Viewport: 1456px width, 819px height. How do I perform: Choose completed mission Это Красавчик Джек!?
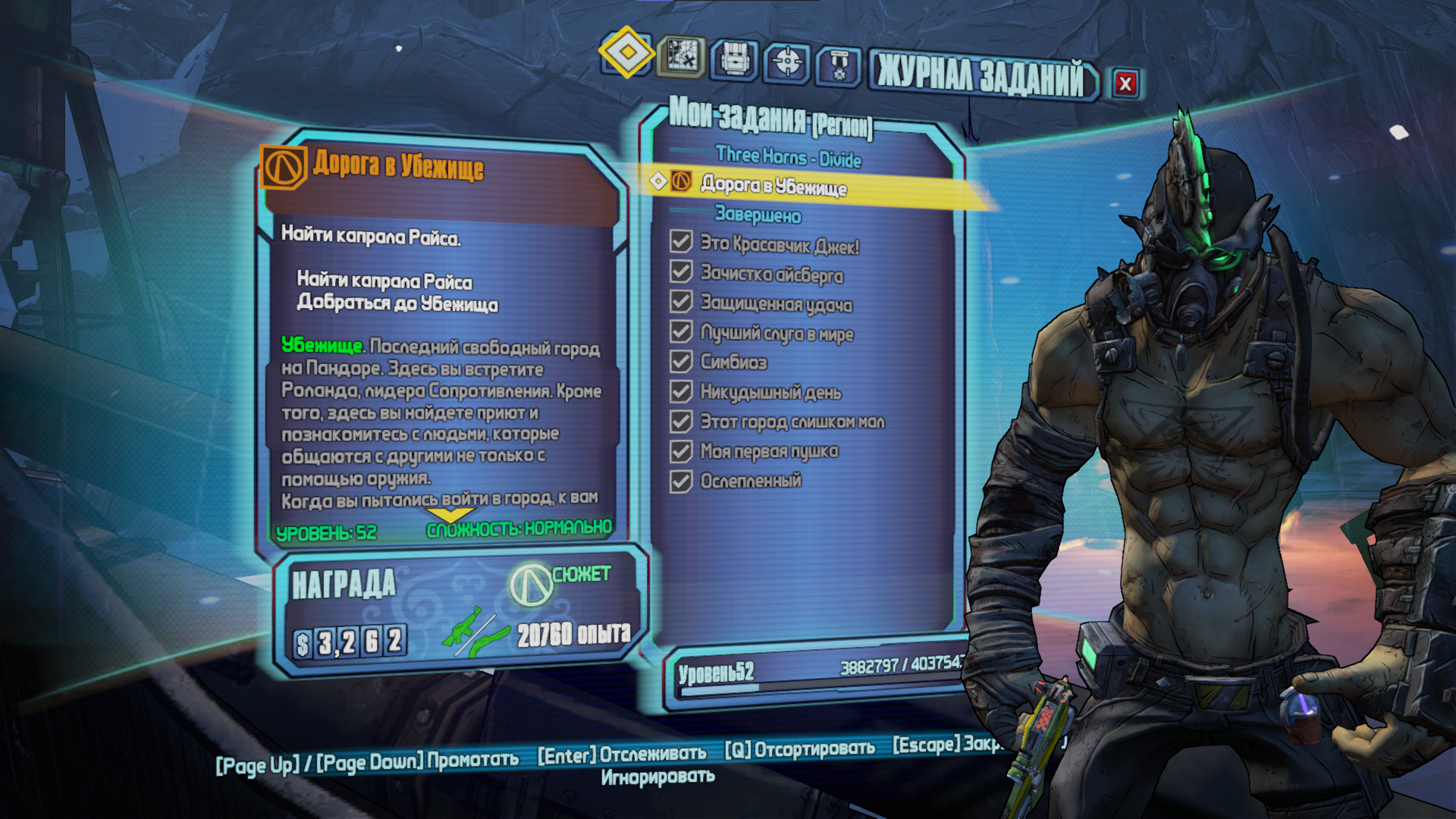tap(779, 246)
